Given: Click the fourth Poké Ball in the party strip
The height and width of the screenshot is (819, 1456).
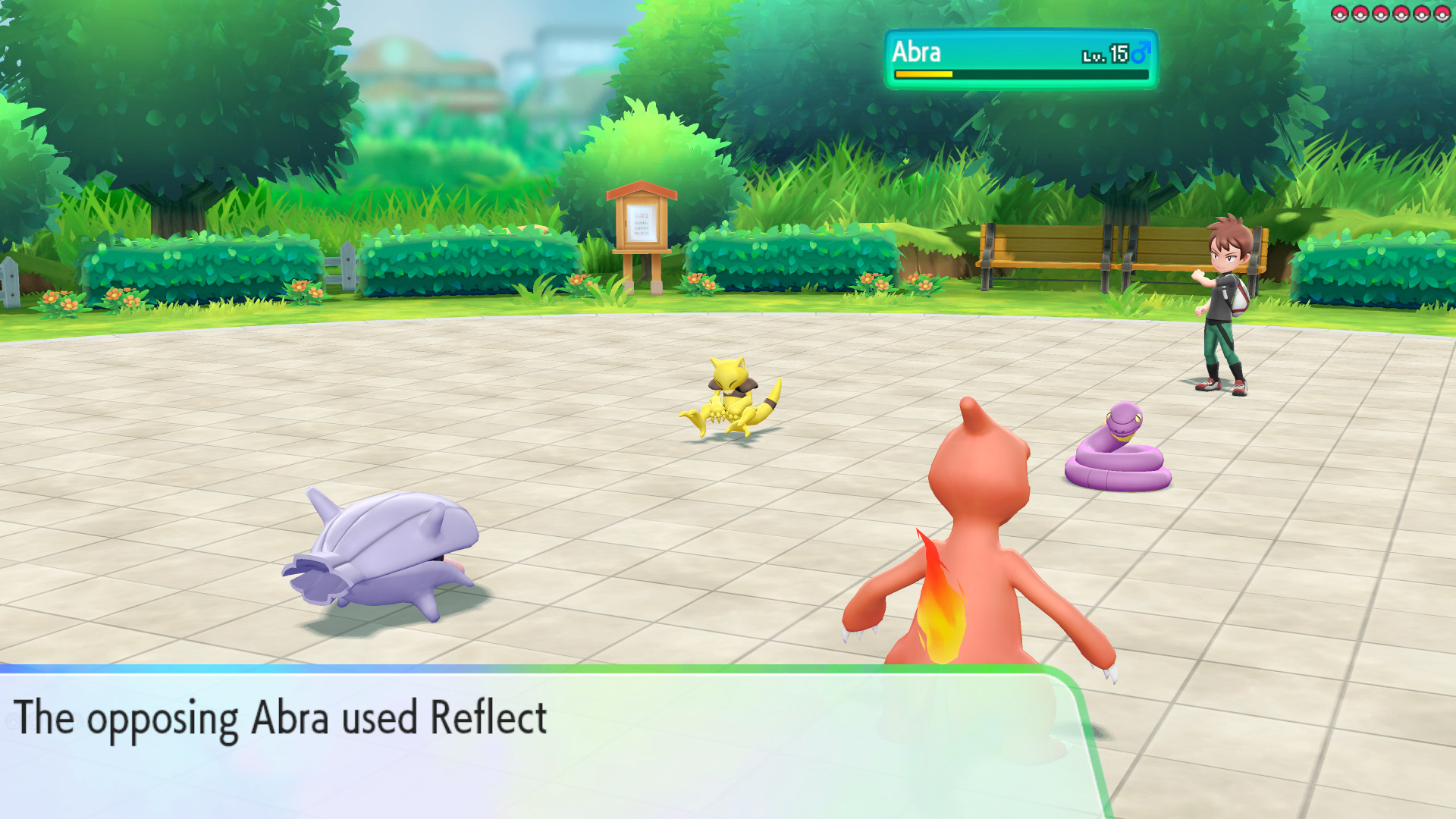Looking at the screenshot, I should click(x=1401, y=13).
